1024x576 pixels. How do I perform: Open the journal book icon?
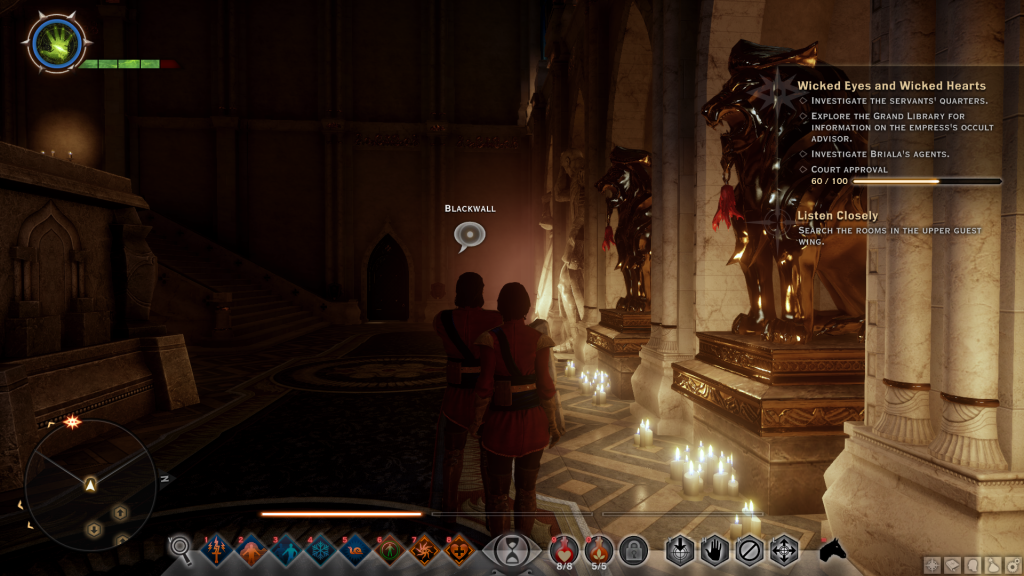[951, 565]
